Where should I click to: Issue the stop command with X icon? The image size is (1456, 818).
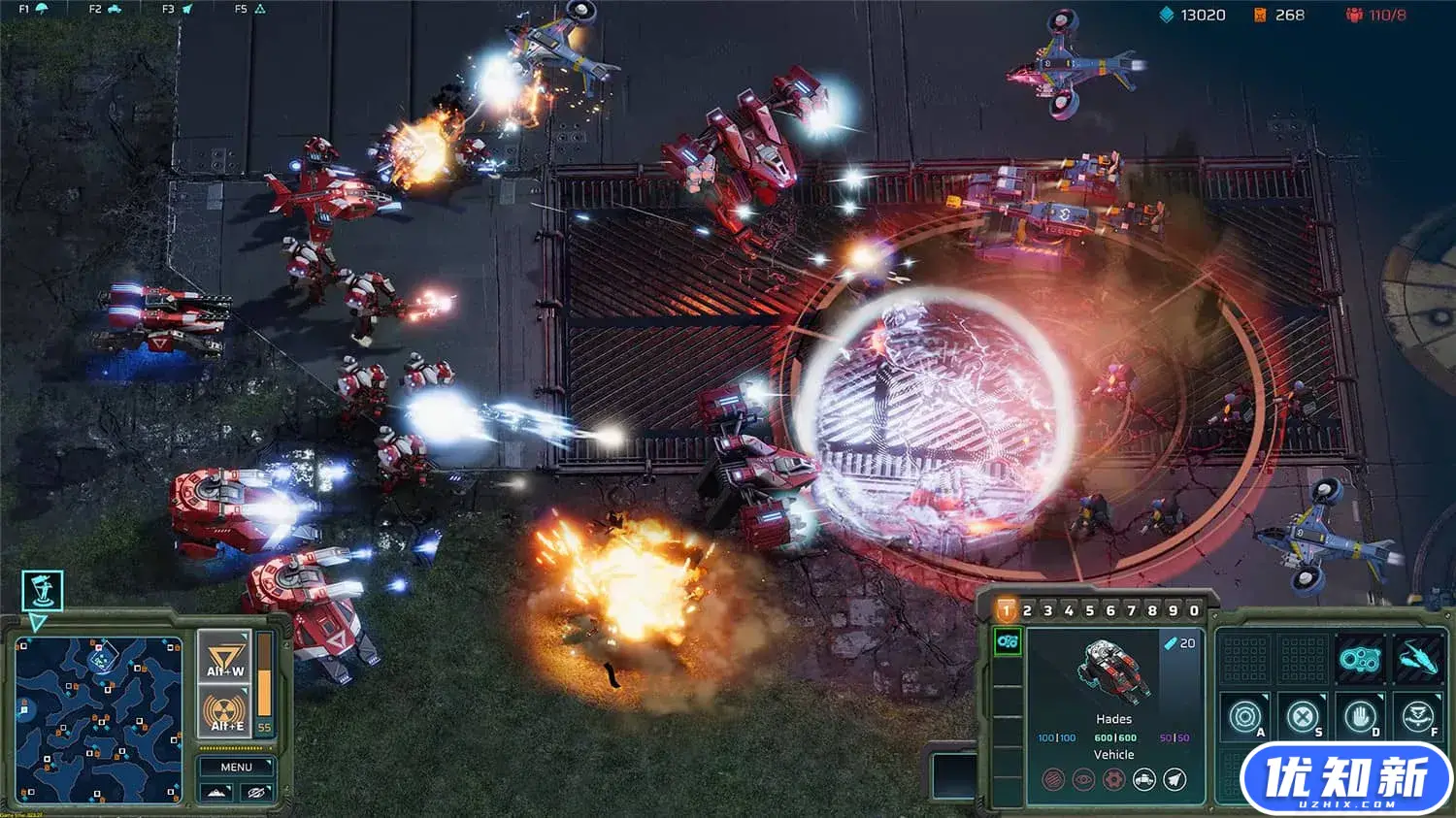click(x=1302, y=717)
